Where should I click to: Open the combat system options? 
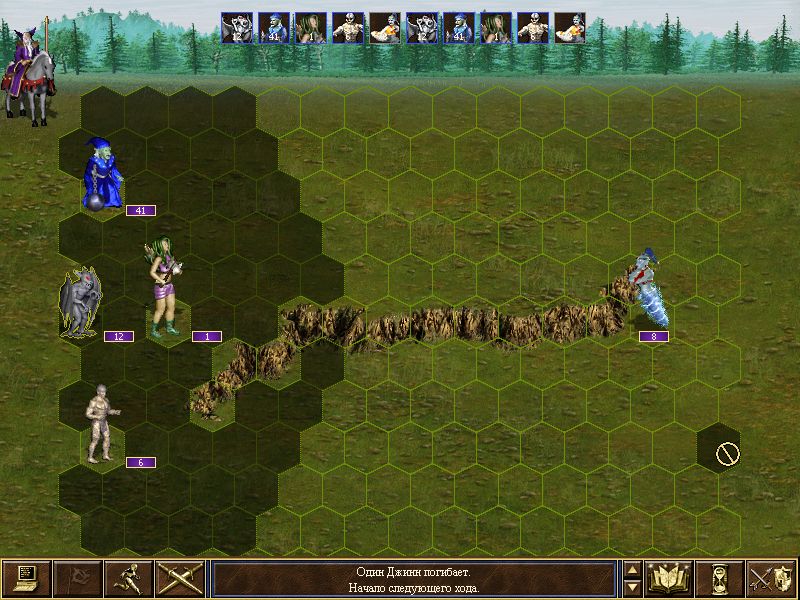[x=26, y=578]
